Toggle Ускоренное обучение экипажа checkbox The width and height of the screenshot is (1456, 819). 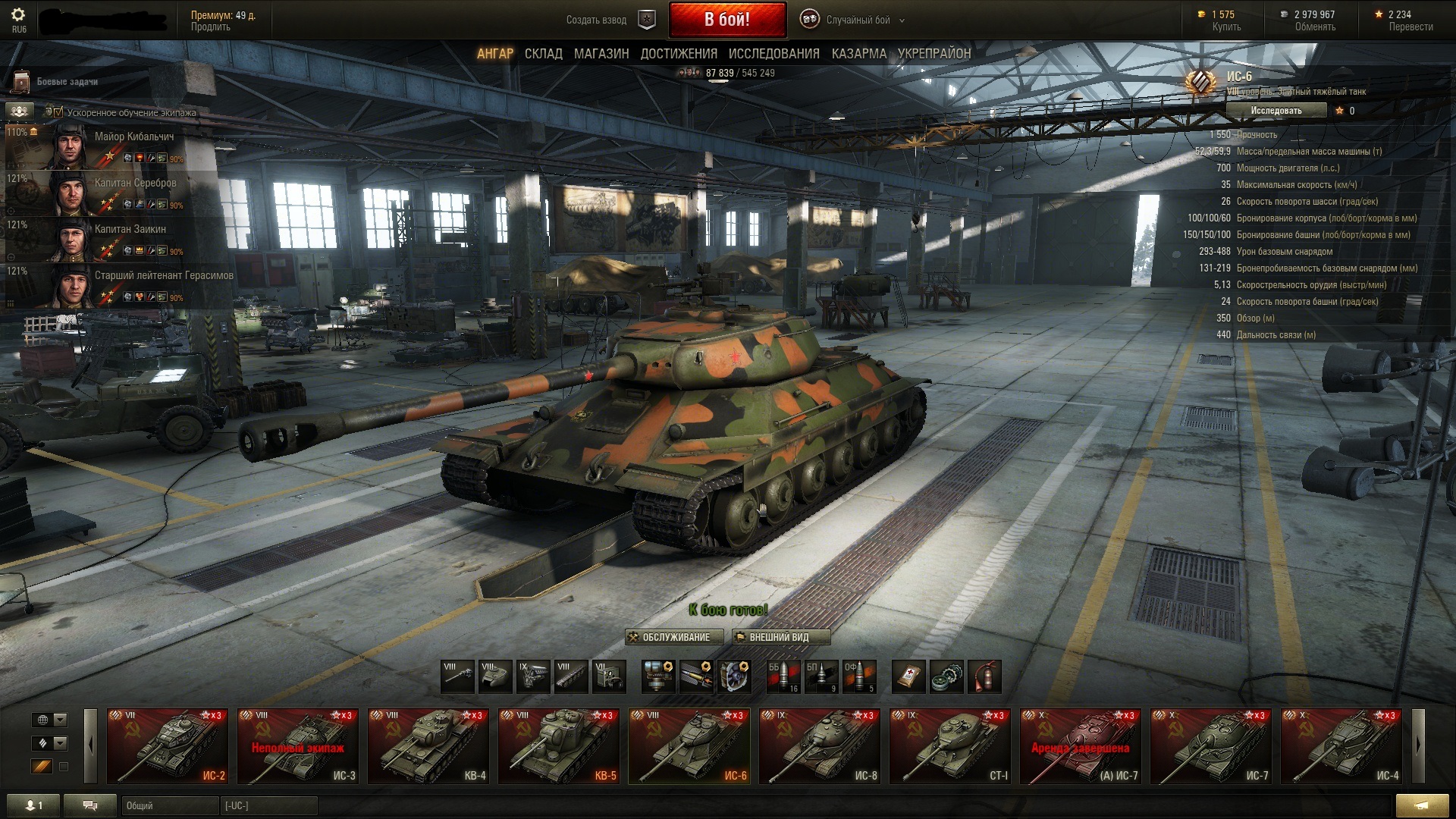[x=58, y=112]
